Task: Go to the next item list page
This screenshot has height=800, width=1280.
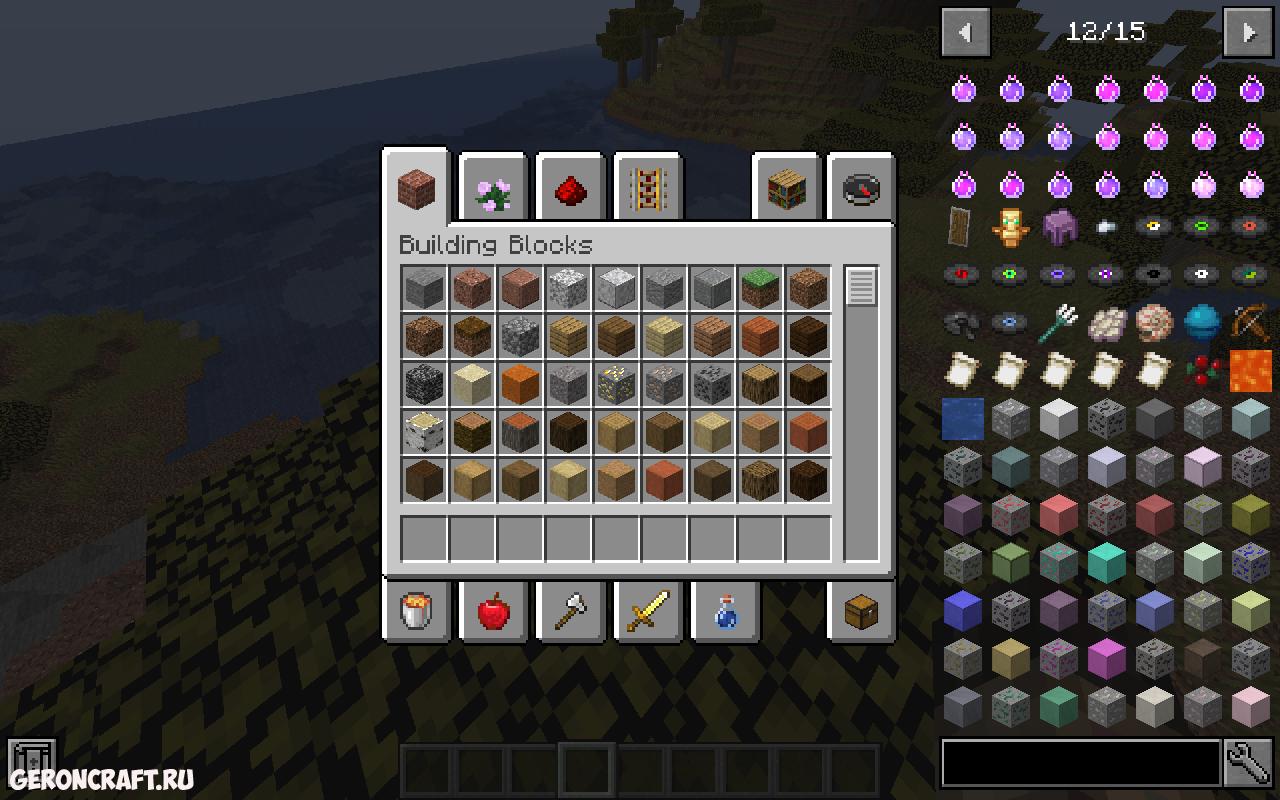Action: 1249,33
